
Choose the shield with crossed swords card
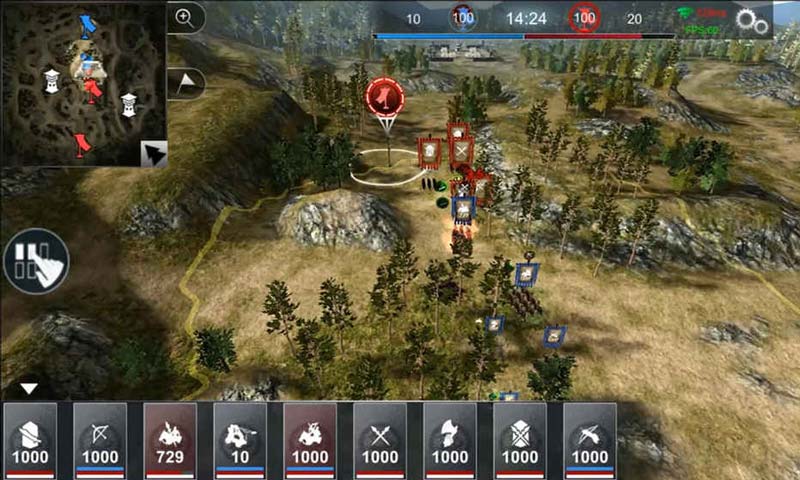tap(520, 440)
